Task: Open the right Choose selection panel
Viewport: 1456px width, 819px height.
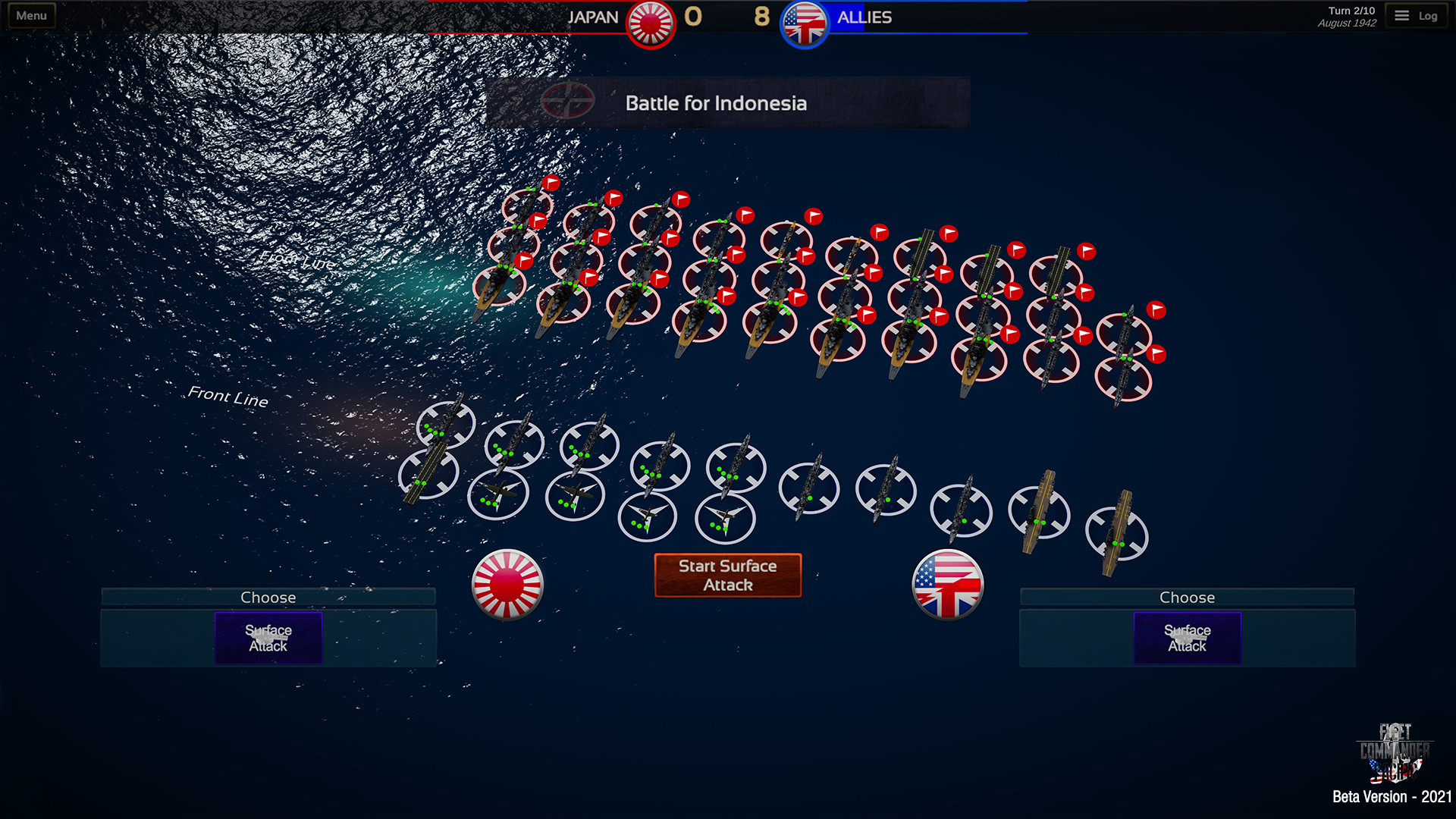Action: [x=1187, y=597]
